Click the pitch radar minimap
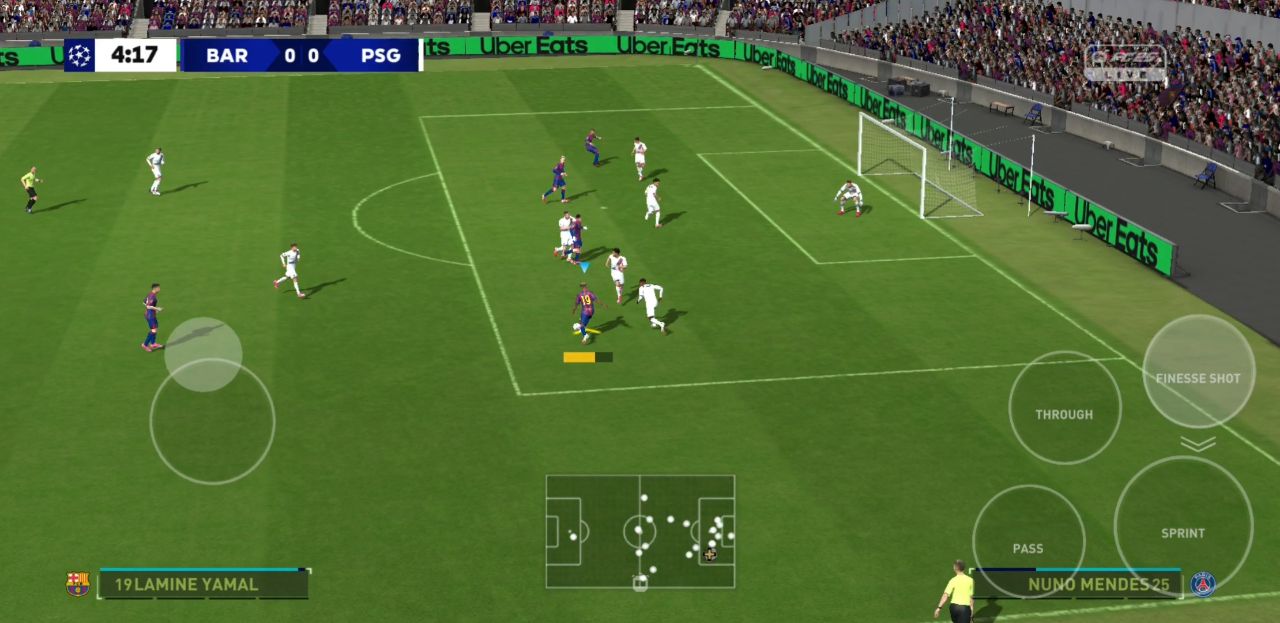1280x623 pixels. coord(640,531)
